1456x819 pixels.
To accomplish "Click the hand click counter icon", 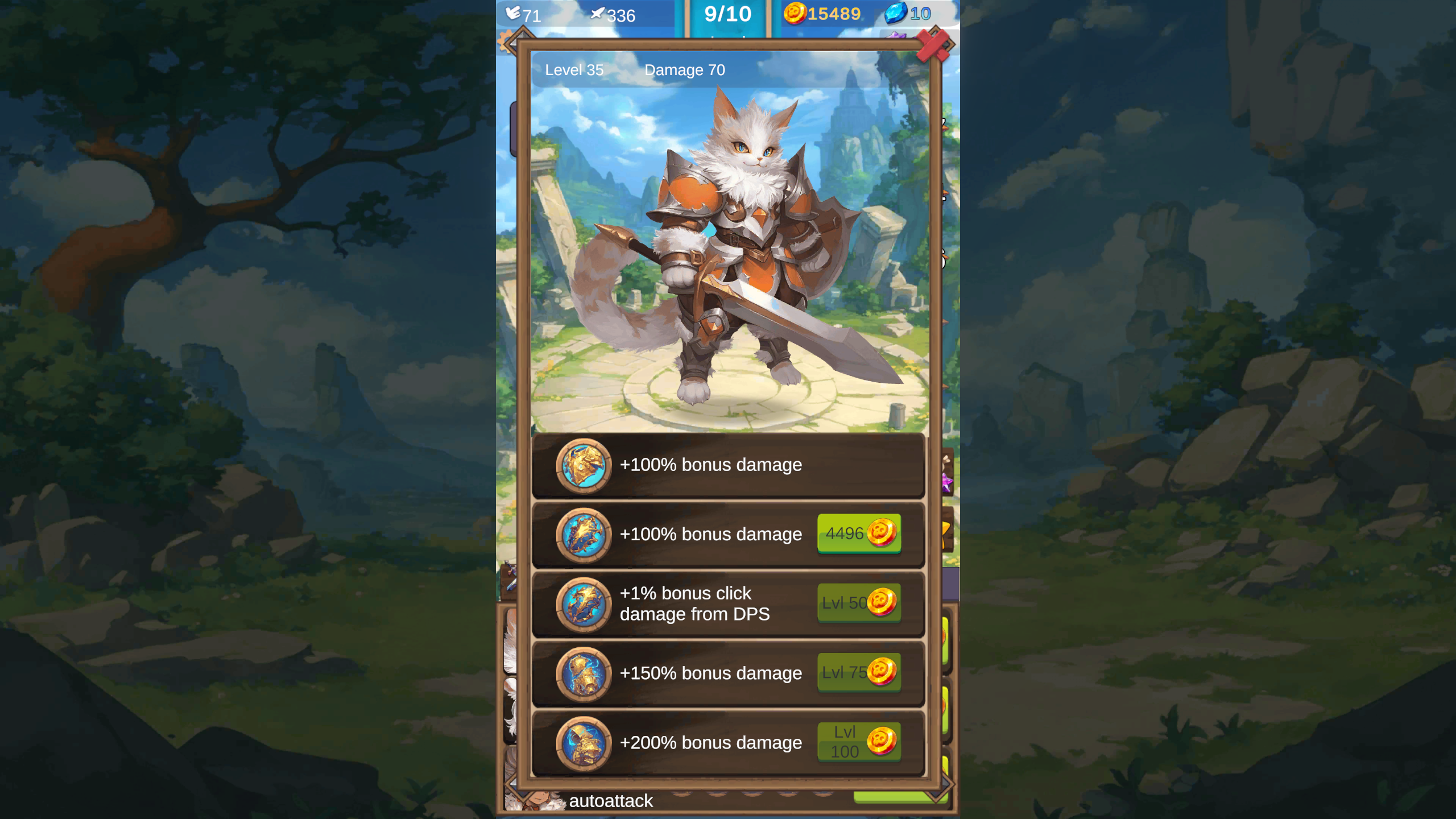I will point(514,13).
